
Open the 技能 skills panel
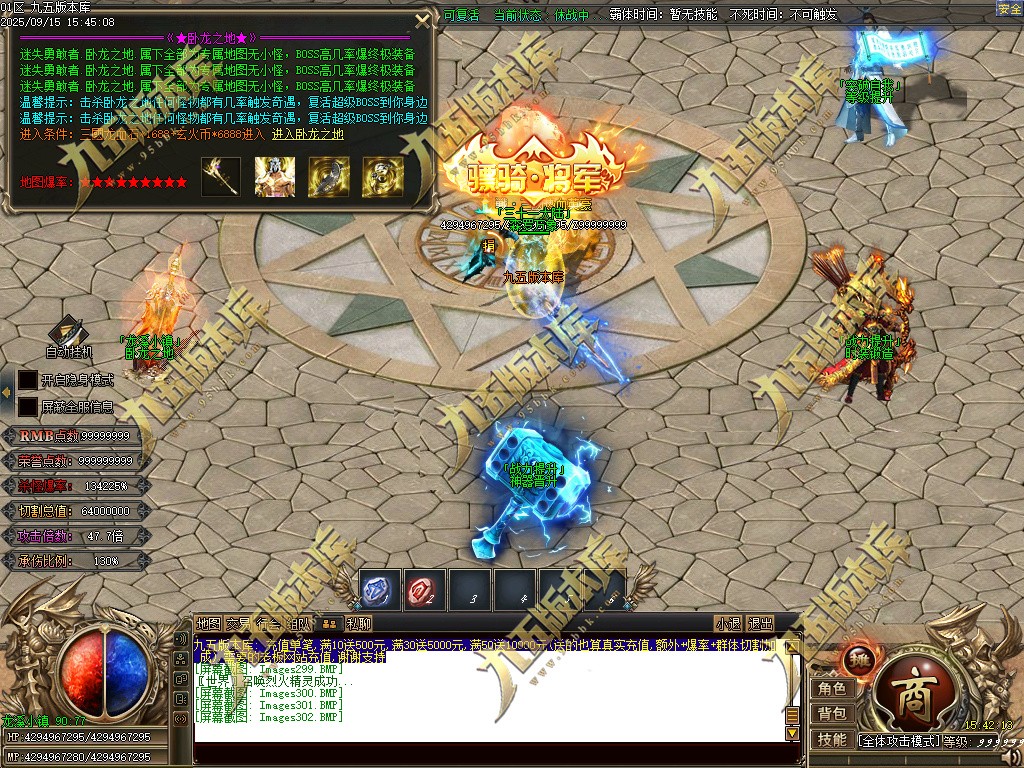[x=832, y=739]
